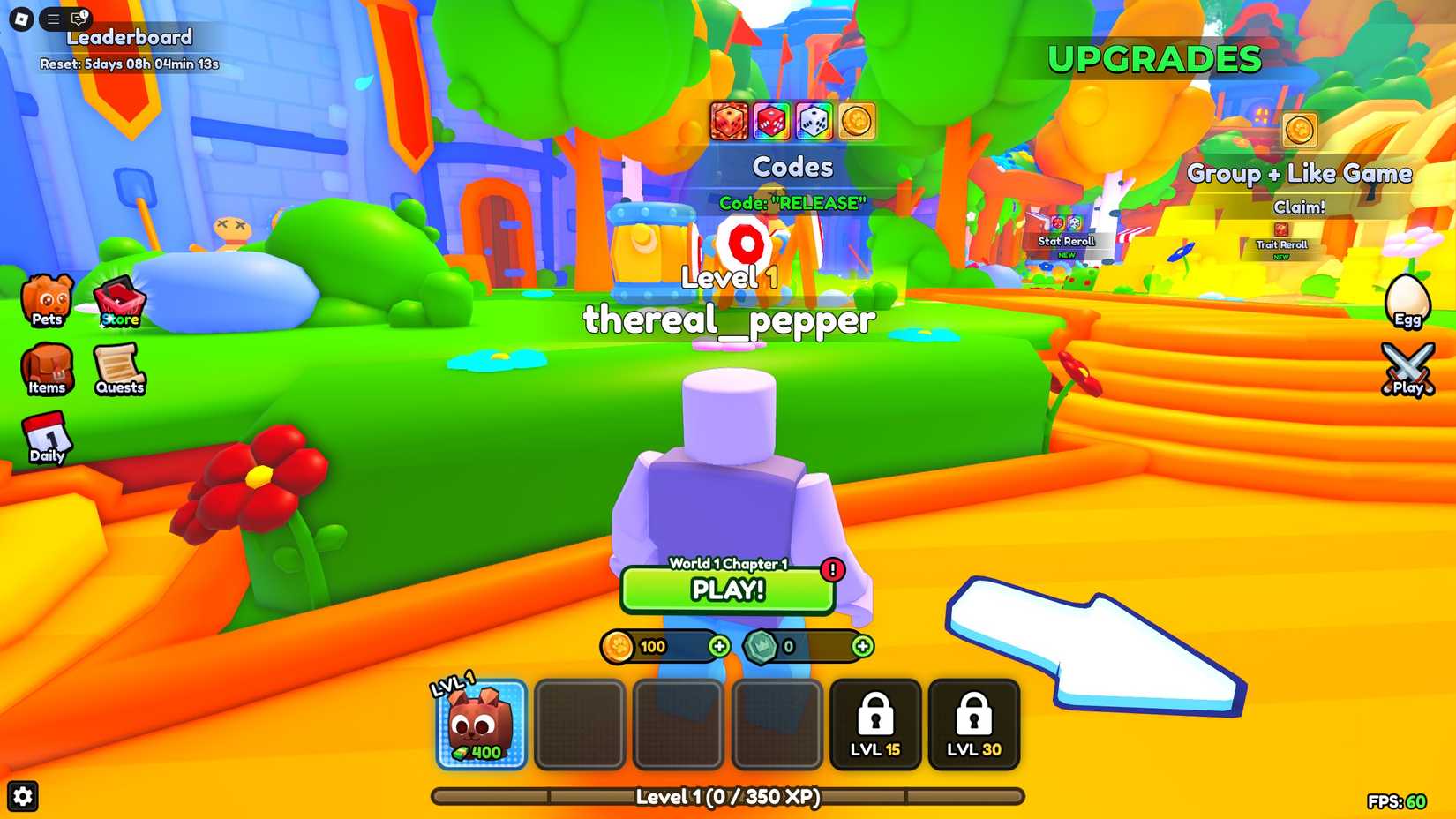This screenshot has width=1456, height=819.
Task: Click the plus beside the gem counter
Action: pyautogui.click(x=863, y=647)
